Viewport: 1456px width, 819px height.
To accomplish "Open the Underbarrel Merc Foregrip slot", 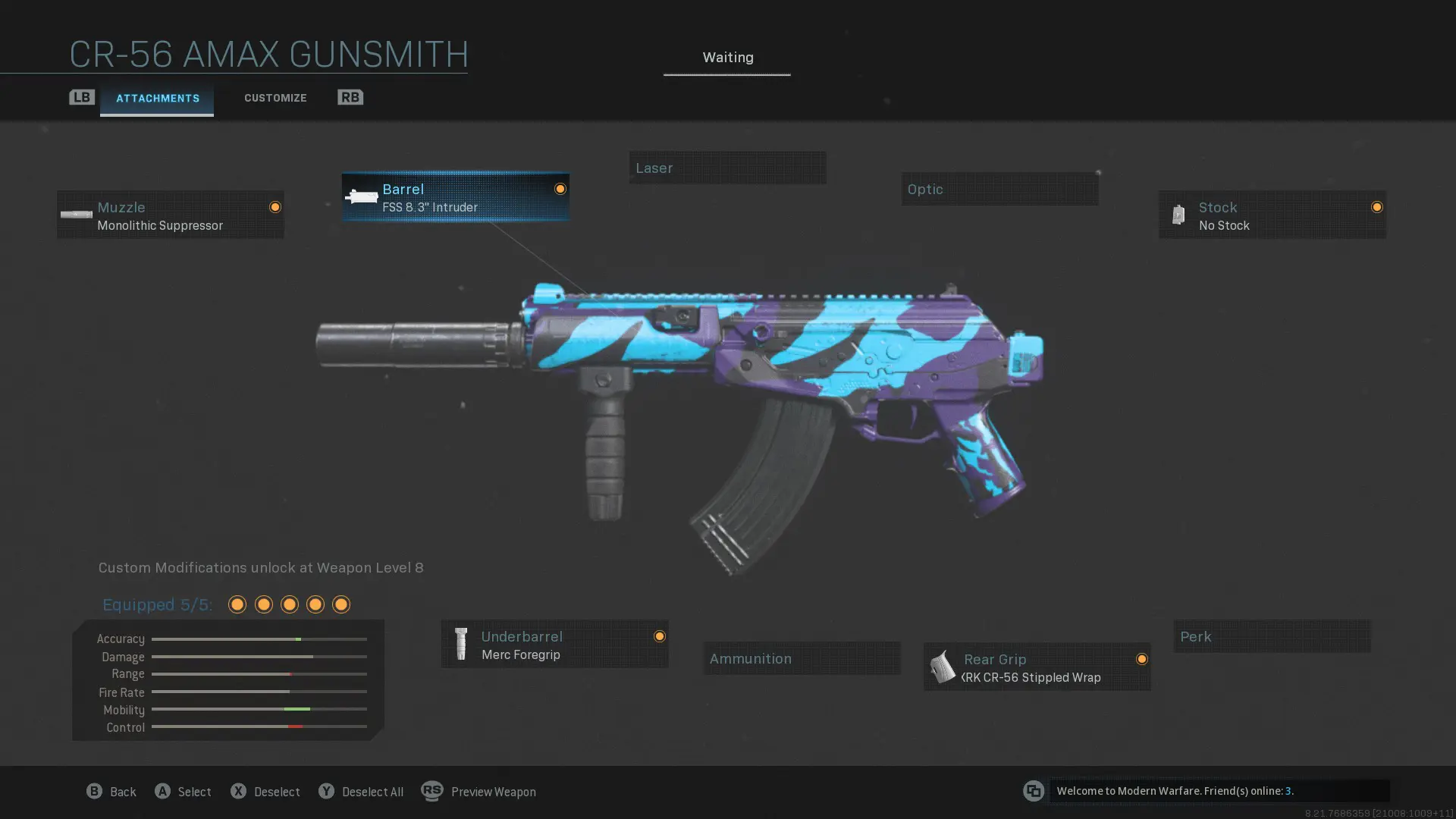I will pos(554,645).
